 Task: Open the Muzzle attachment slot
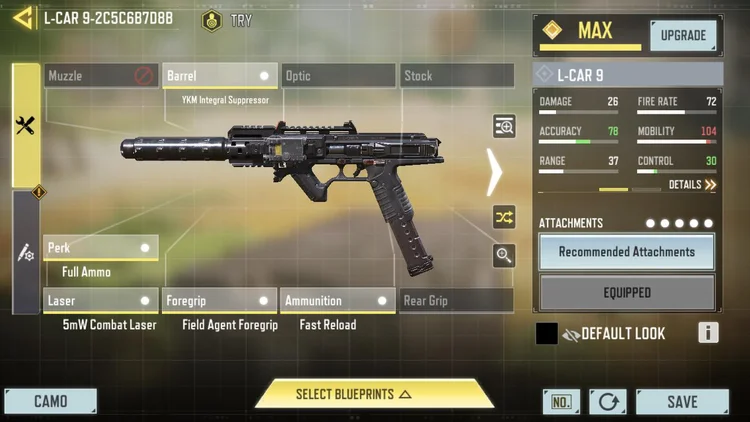(101, 76)
